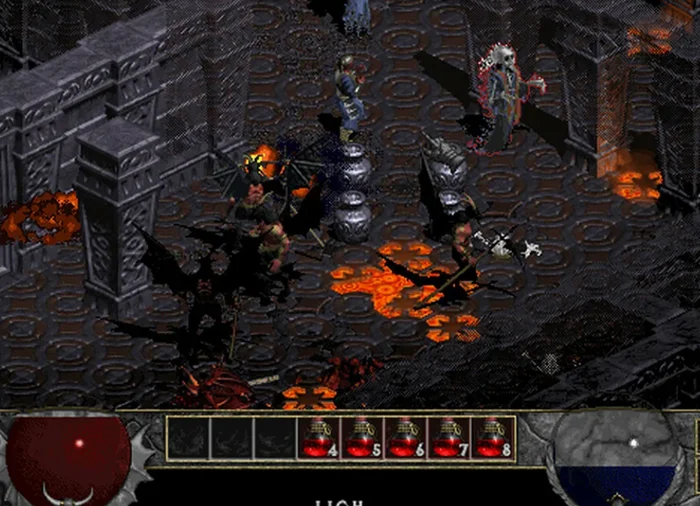The width and height of the screenshot is (700, 506).
Task: Drink the healing potion numbered 5
Action: tap(362, 438)
